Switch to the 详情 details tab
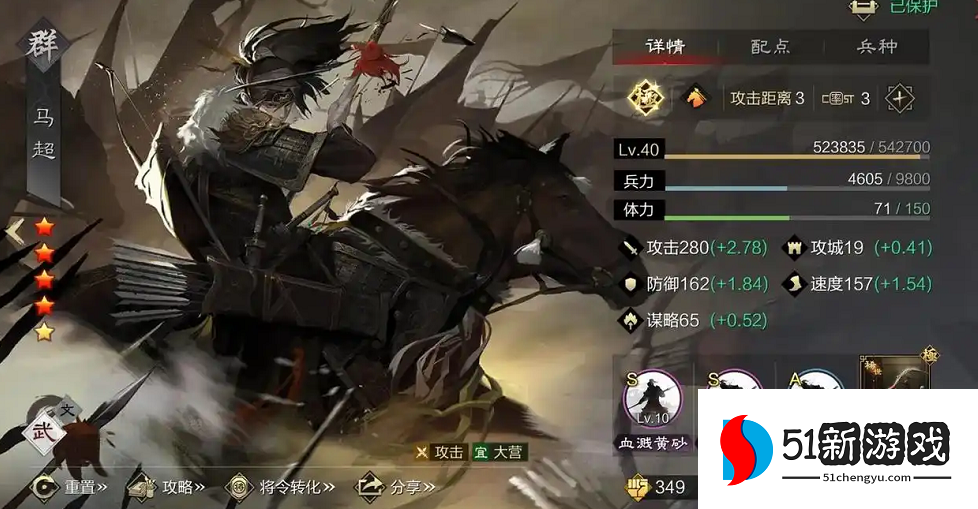This screenshot has height=509, width=978. 665,47
